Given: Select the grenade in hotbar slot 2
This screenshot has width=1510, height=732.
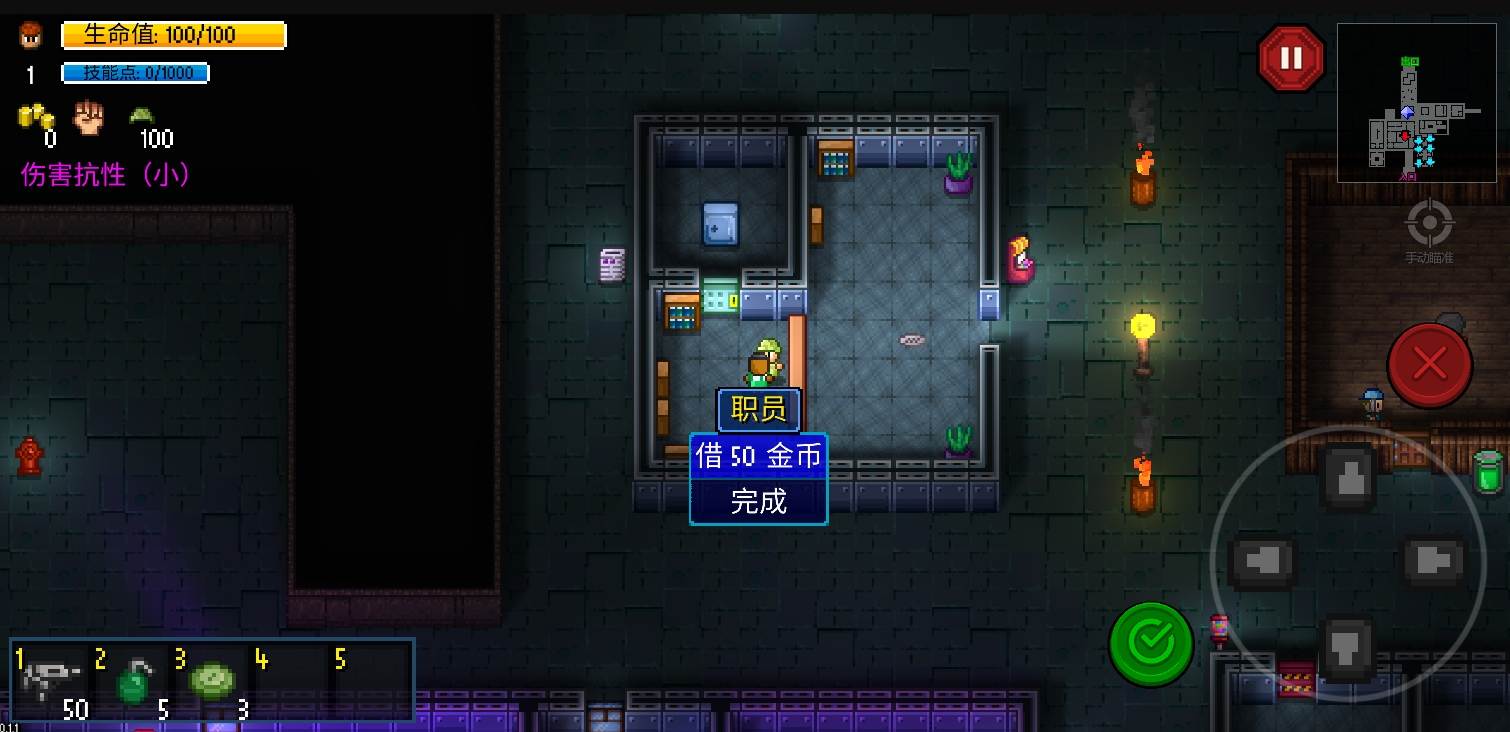Looking at the screenshot, I should (132, 682).
